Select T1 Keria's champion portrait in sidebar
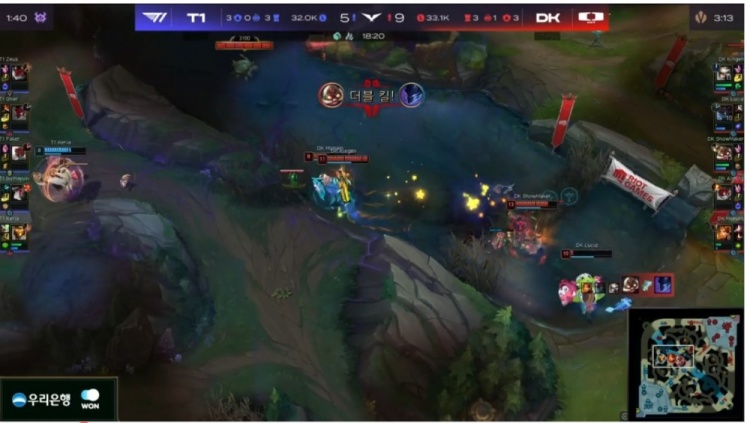 [x=20, y=231]
